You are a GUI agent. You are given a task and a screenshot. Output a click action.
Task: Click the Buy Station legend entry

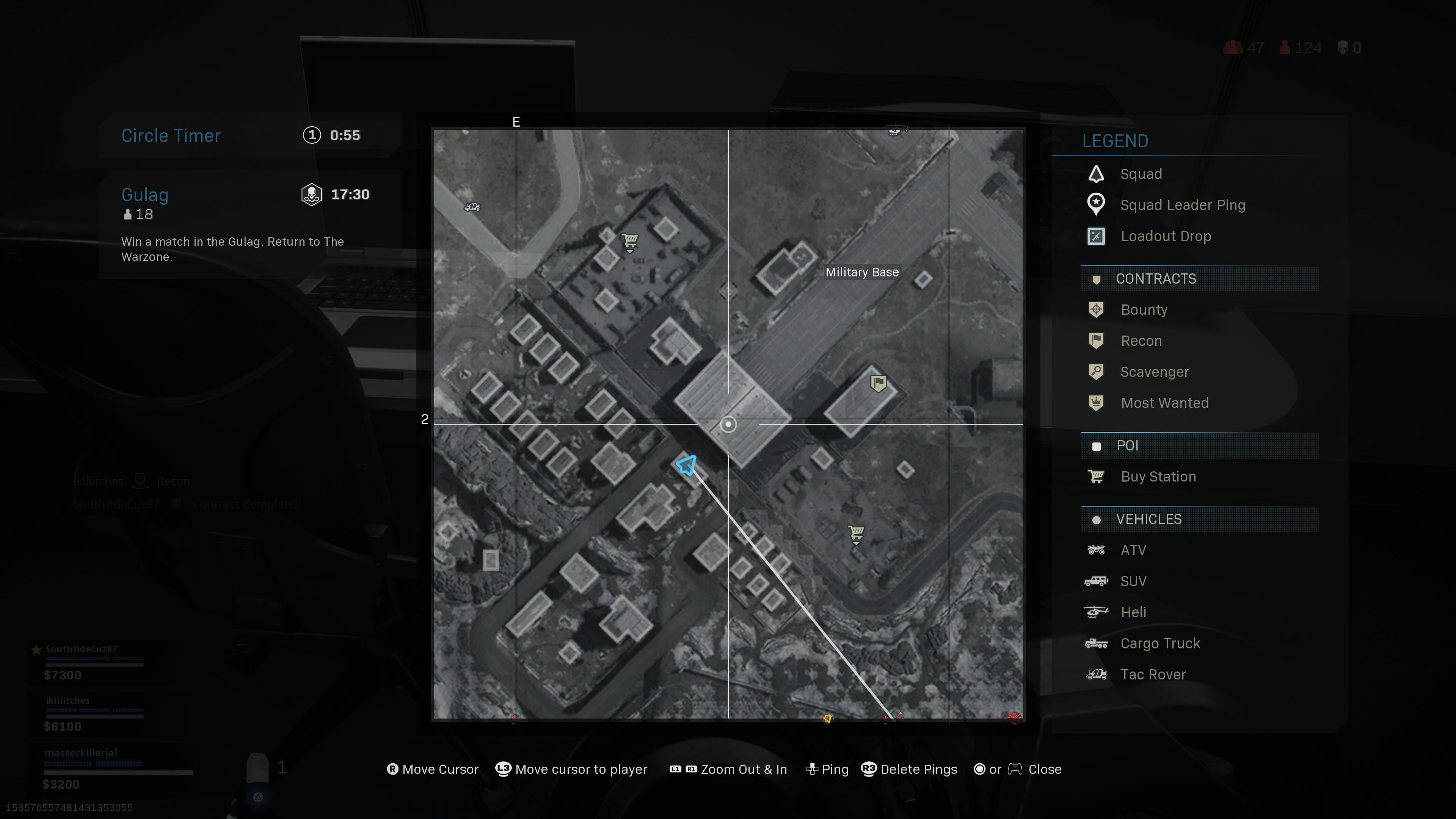tap(1158, 477)
